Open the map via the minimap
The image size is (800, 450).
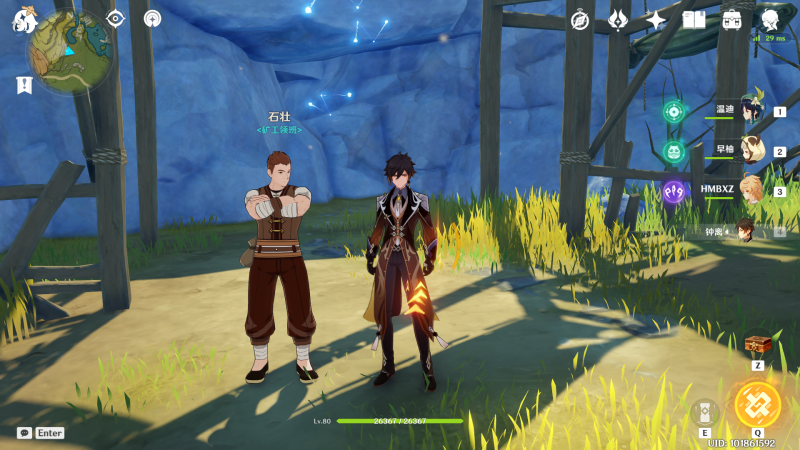click(x=69, y=52)
